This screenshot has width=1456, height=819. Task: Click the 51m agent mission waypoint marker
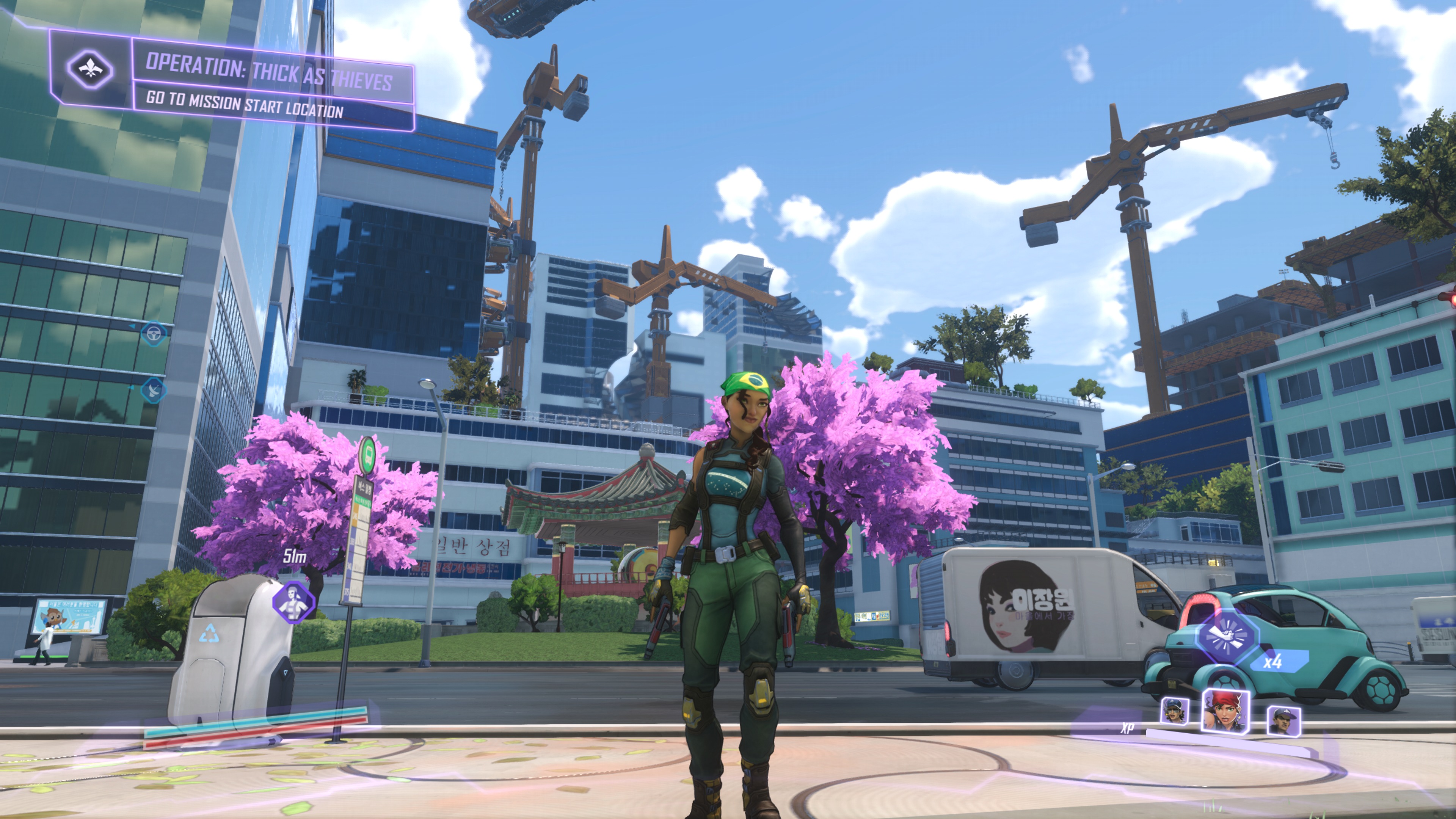point(293,601)
